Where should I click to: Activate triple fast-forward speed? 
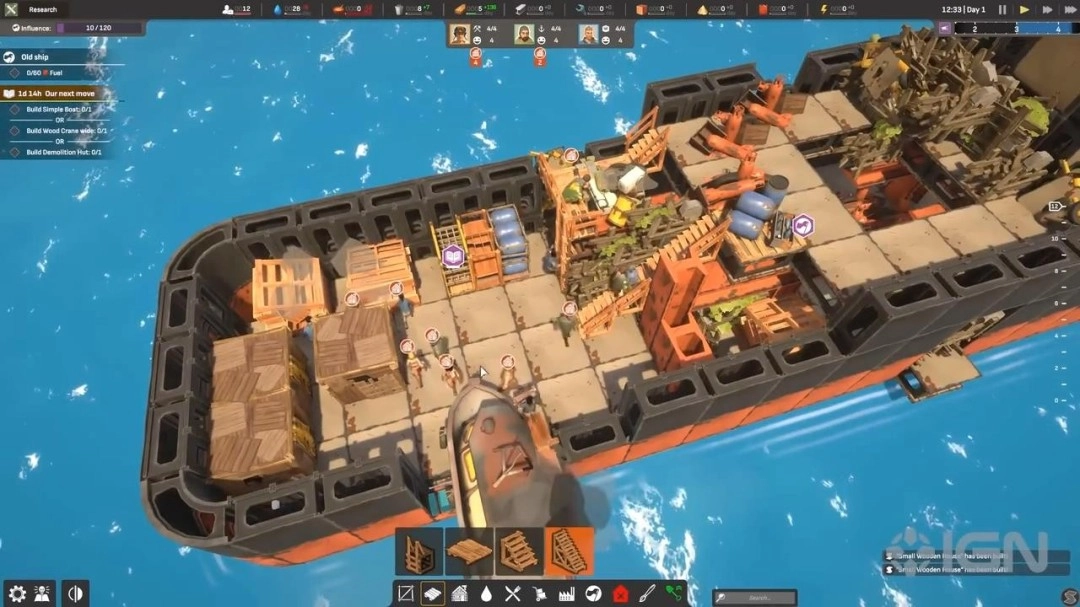point(1070,10)
